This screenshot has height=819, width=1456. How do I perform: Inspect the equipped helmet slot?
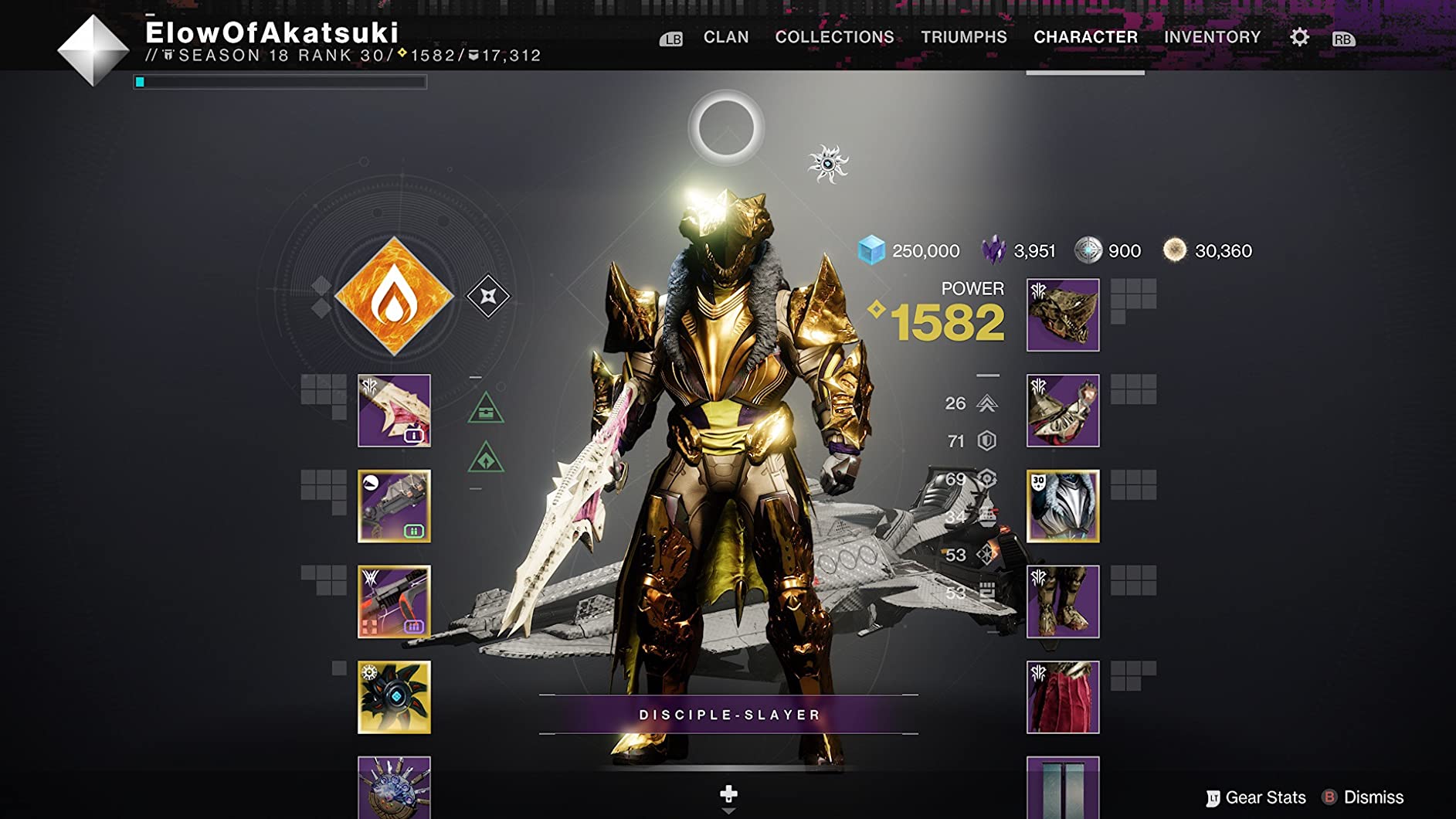click(x=1062, y=315)
